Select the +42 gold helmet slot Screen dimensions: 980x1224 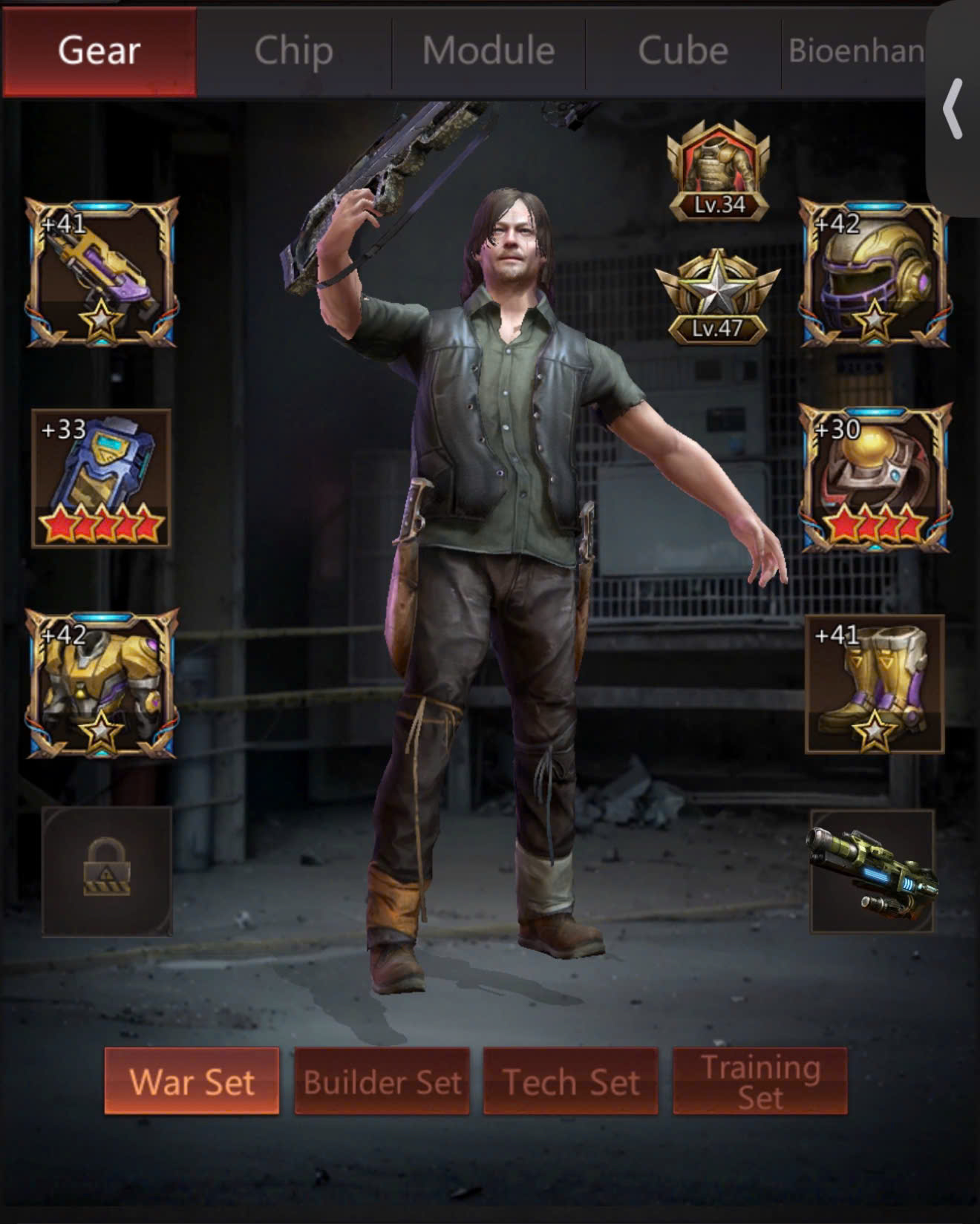(874, 272)
